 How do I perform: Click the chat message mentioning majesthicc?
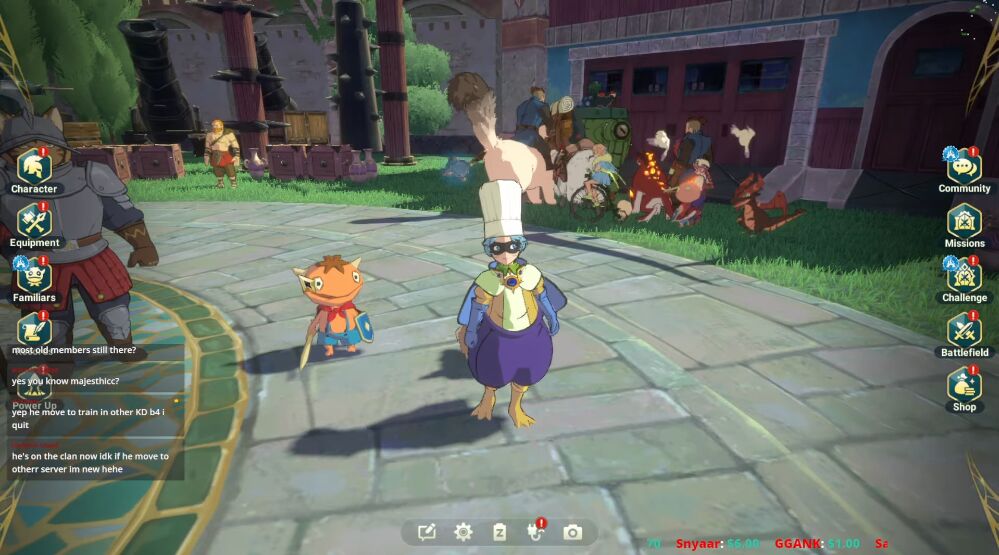point(65,381)
